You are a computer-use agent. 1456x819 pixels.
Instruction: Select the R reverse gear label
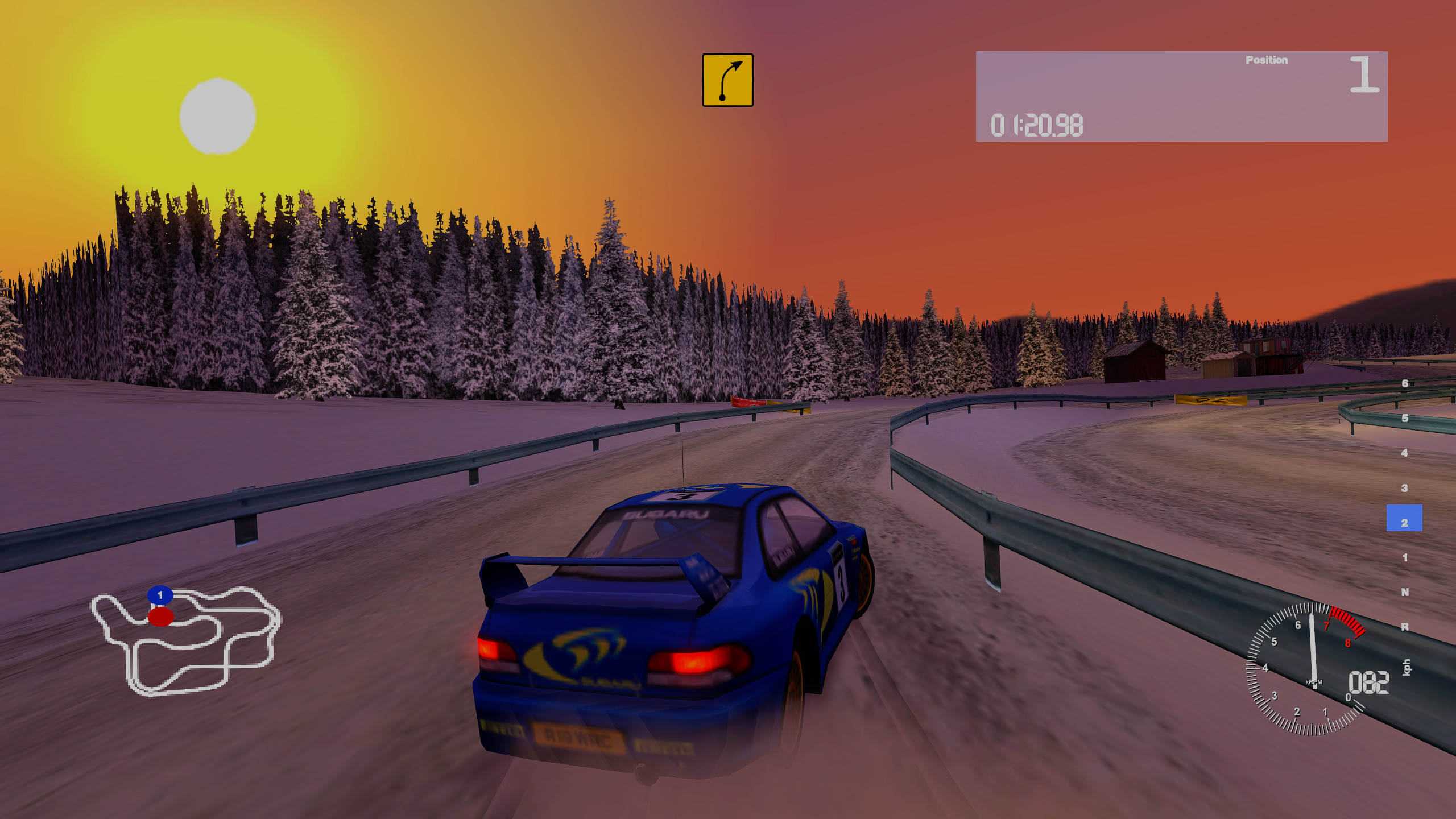tap(1405, 627)
